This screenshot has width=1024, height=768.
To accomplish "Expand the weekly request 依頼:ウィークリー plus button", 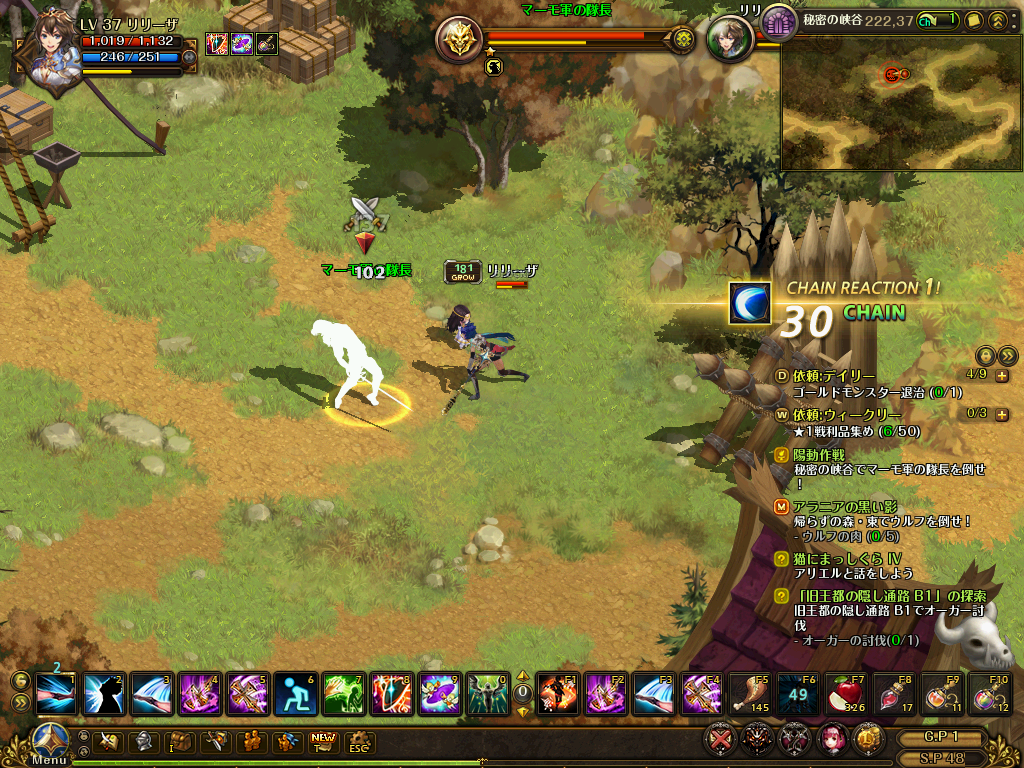I will point(1002,414).
